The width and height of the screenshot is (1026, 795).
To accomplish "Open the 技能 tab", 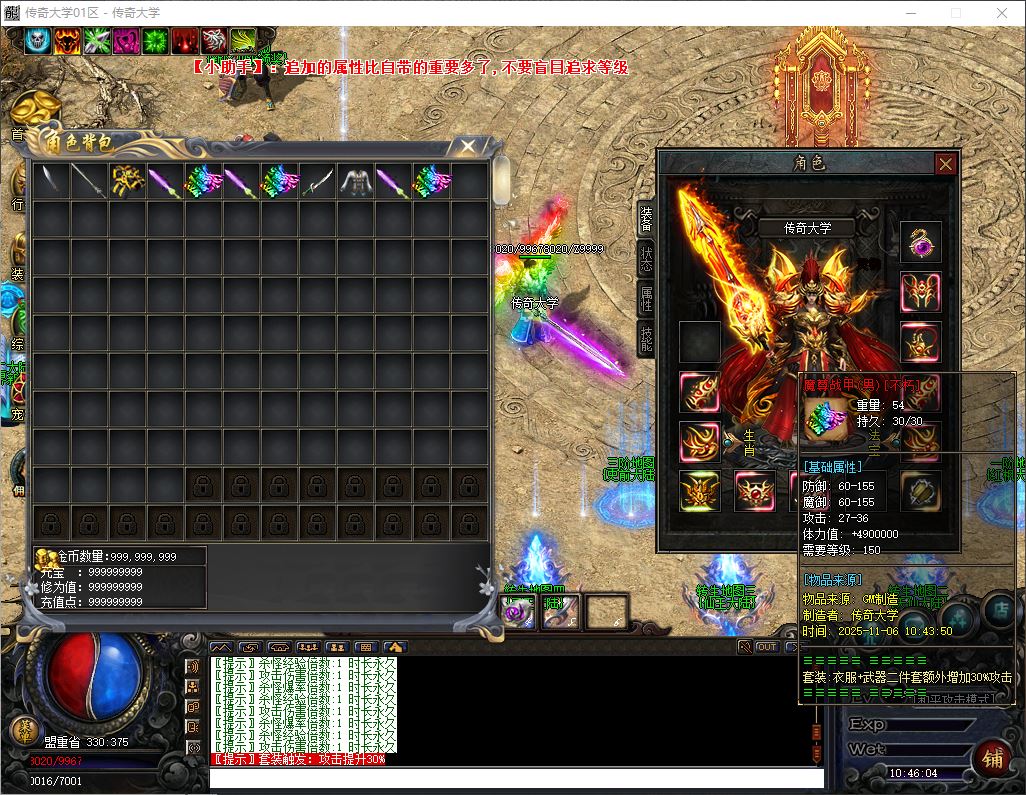I will pyautogui.click(x=646, y=338).
